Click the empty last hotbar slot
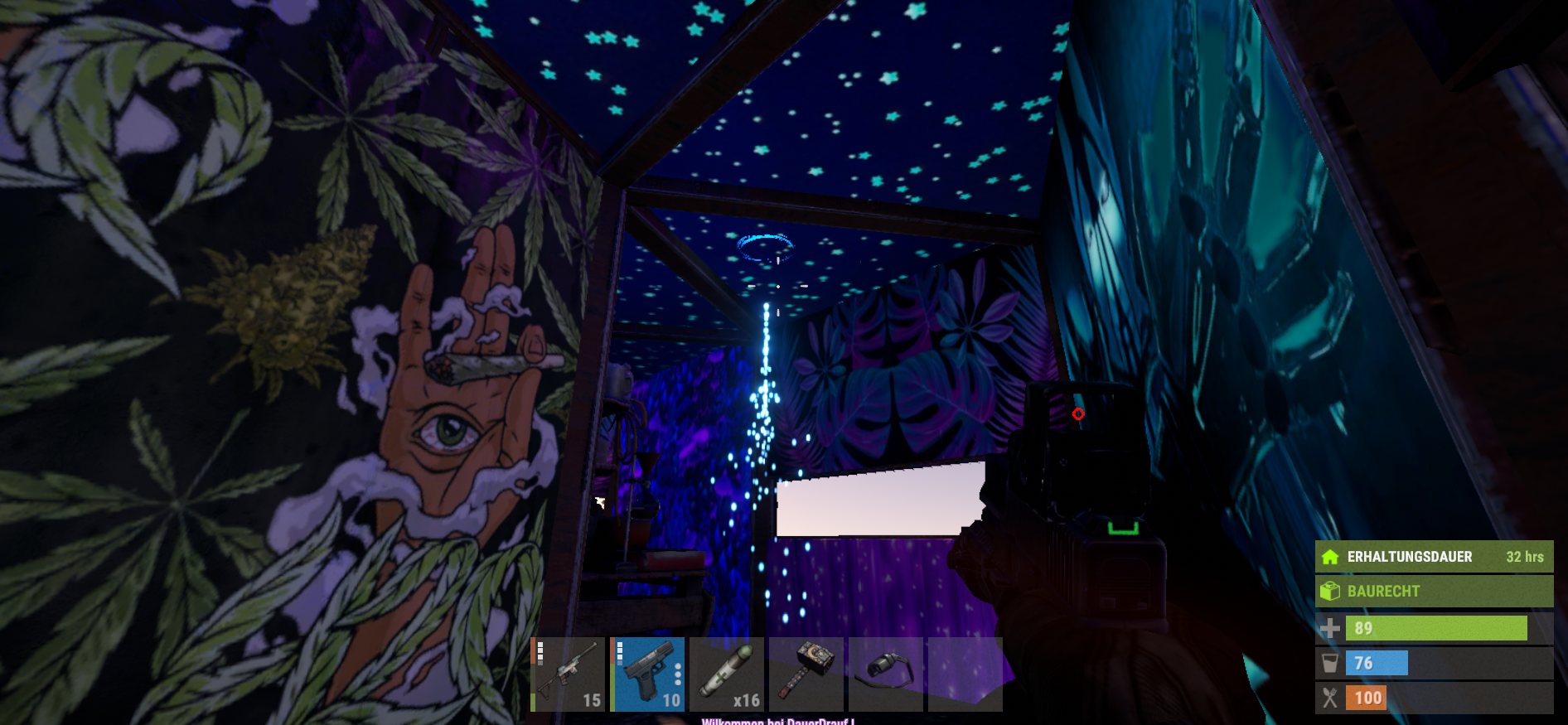Image resolution: width=1568 pixels, height=725 pixels. (x=965, y=674)
